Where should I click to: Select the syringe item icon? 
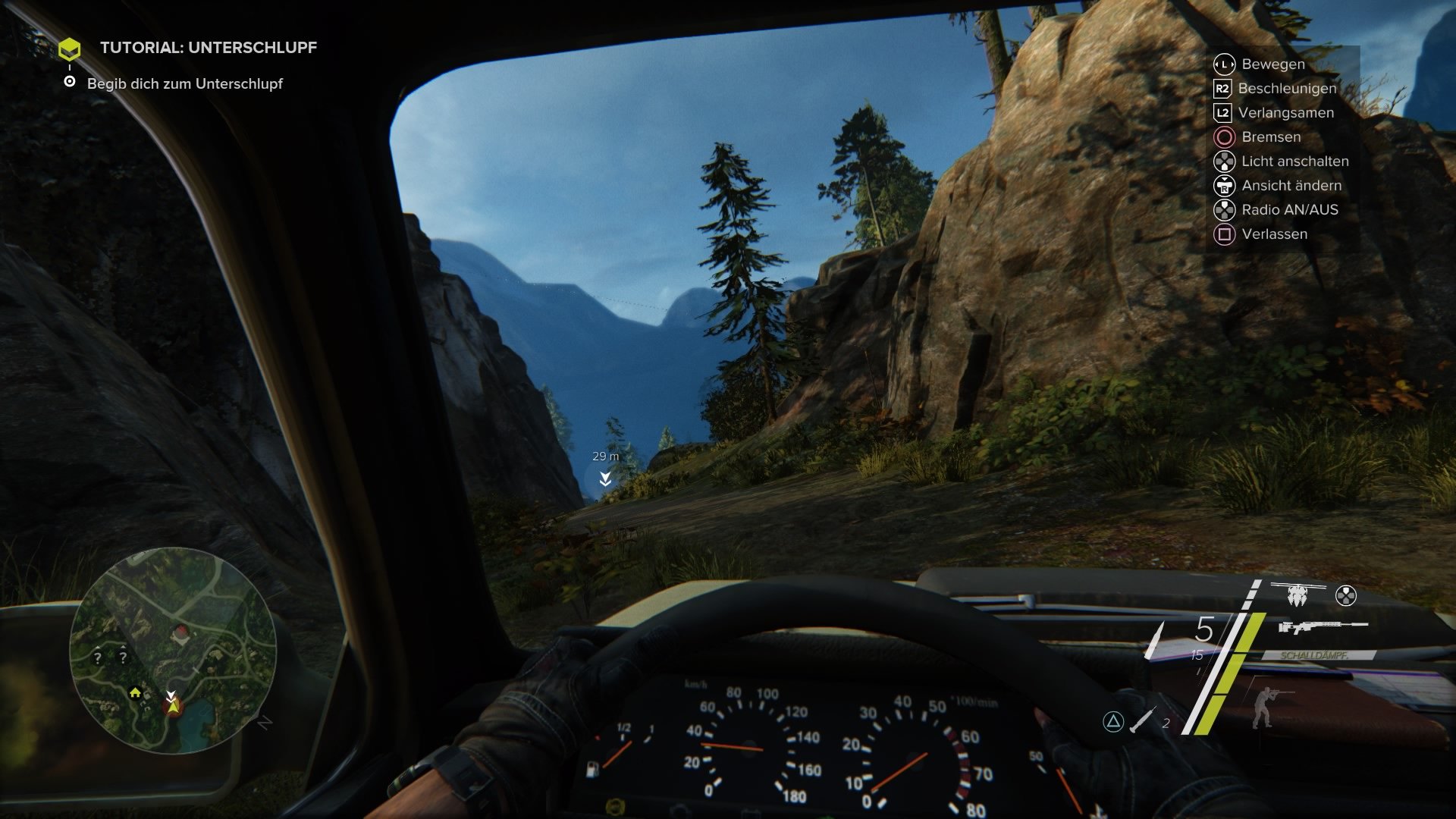(1142, 720)
